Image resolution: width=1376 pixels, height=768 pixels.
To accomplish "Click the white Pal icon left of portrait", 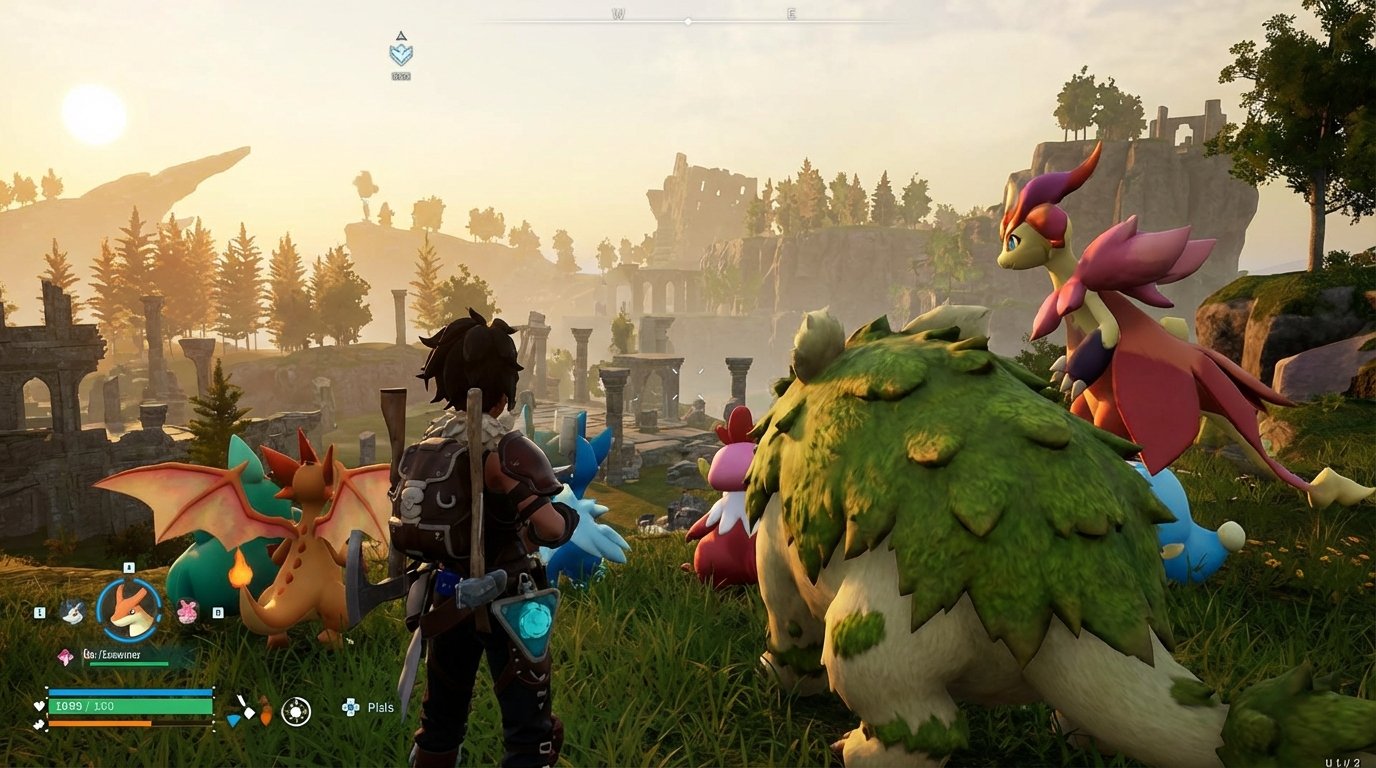I will (72, 611).
